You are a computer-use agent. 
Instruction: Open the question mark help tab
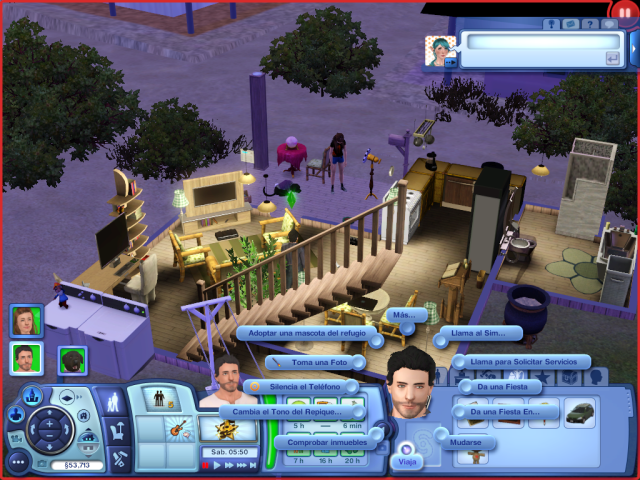pyautogui.click(x=593, y=23)
